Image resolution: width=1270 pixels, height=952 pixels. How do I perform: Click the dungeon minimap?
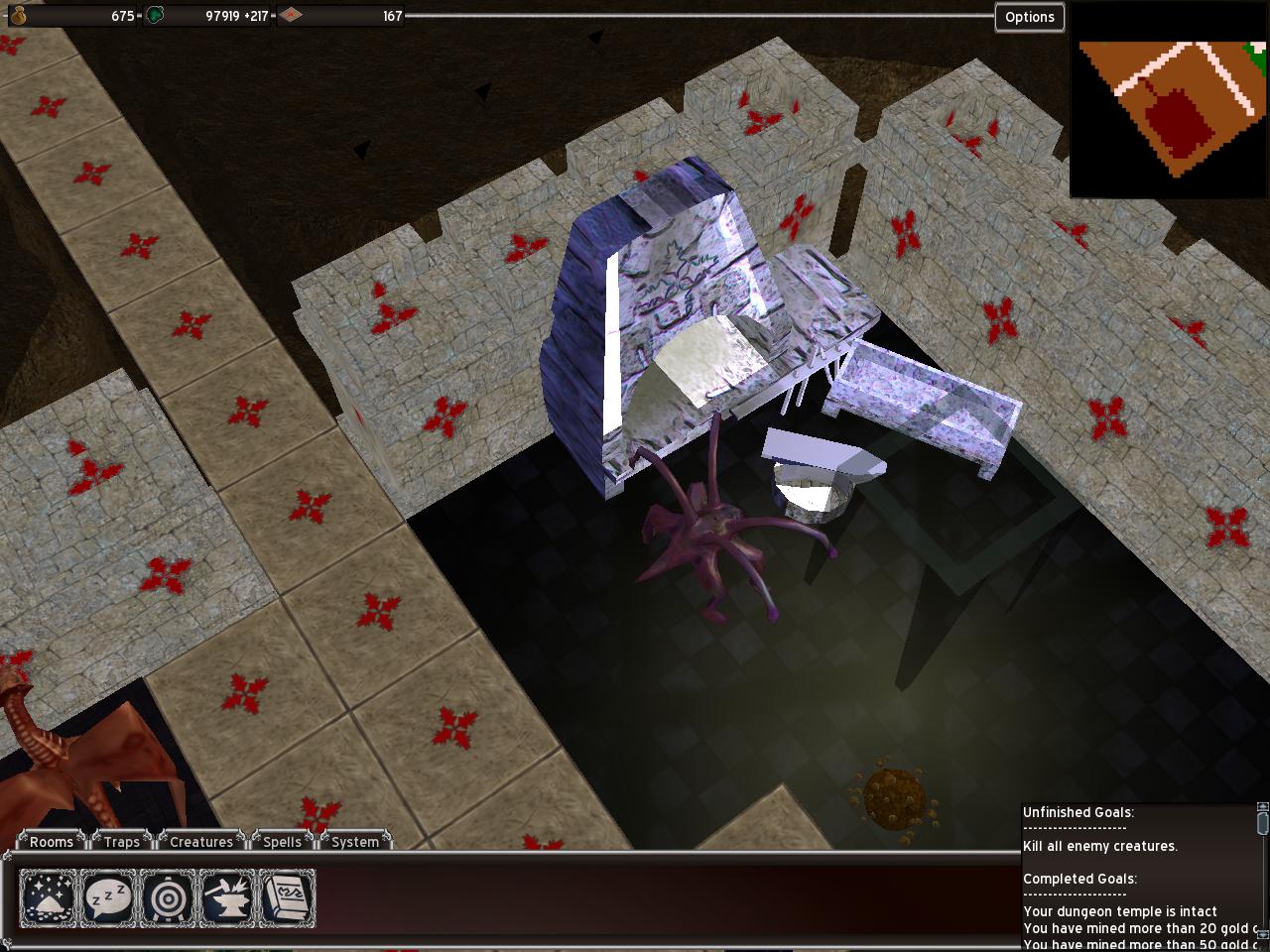pos(1169,99)
